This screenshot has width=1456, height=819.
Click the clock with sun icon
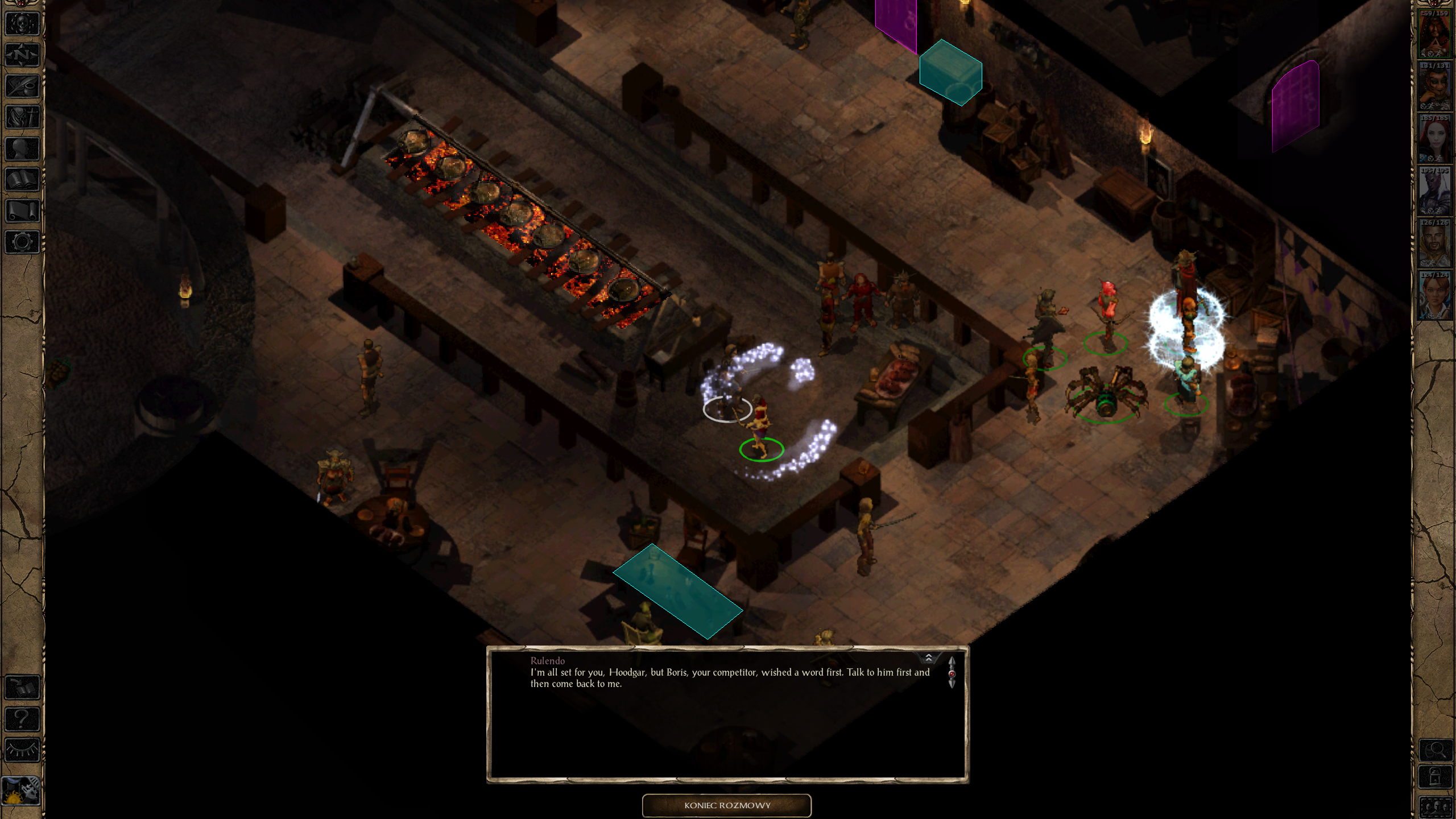(x=21, y=791)
